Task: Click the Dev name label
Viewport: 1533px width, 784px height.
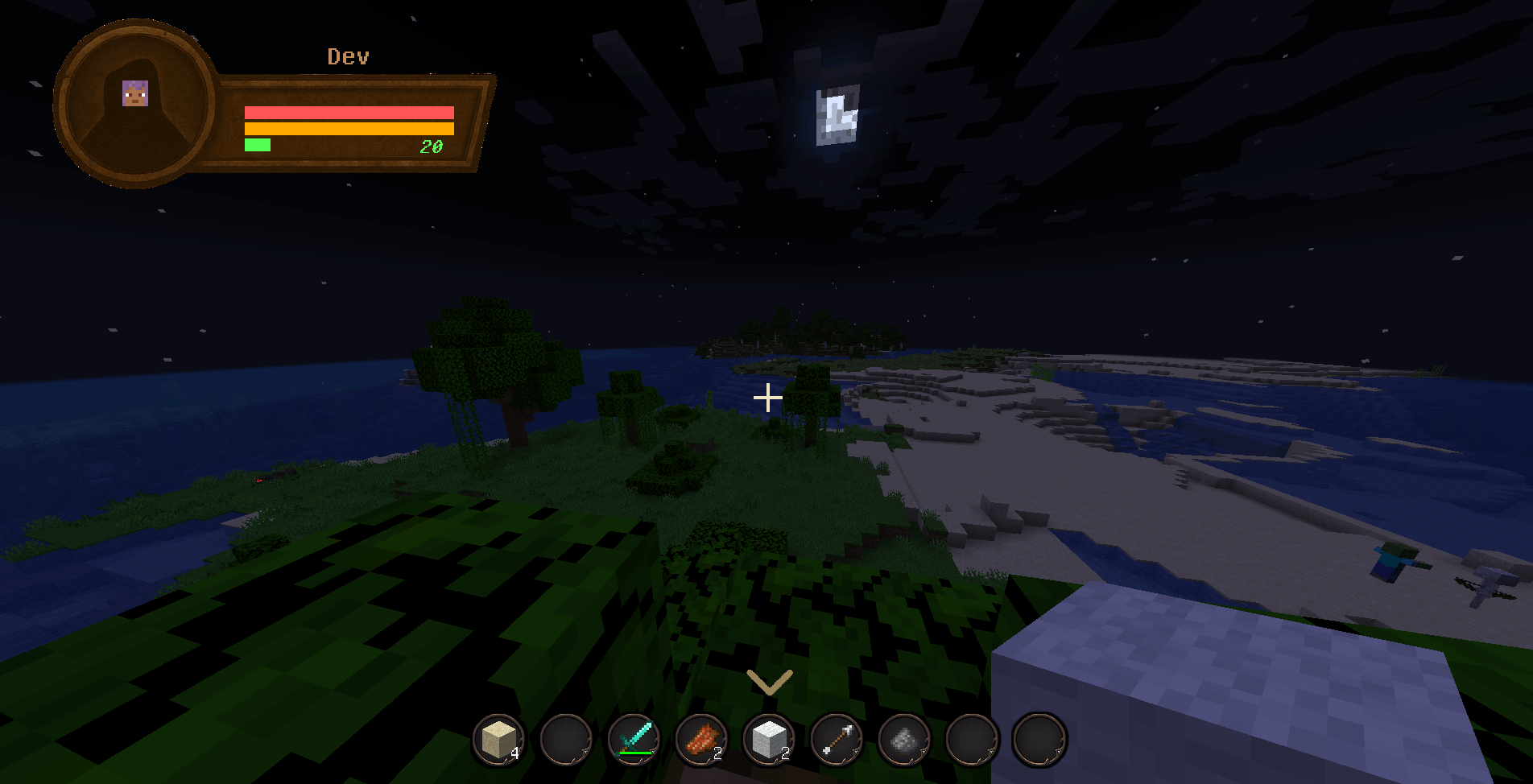Action: [348, 56]
